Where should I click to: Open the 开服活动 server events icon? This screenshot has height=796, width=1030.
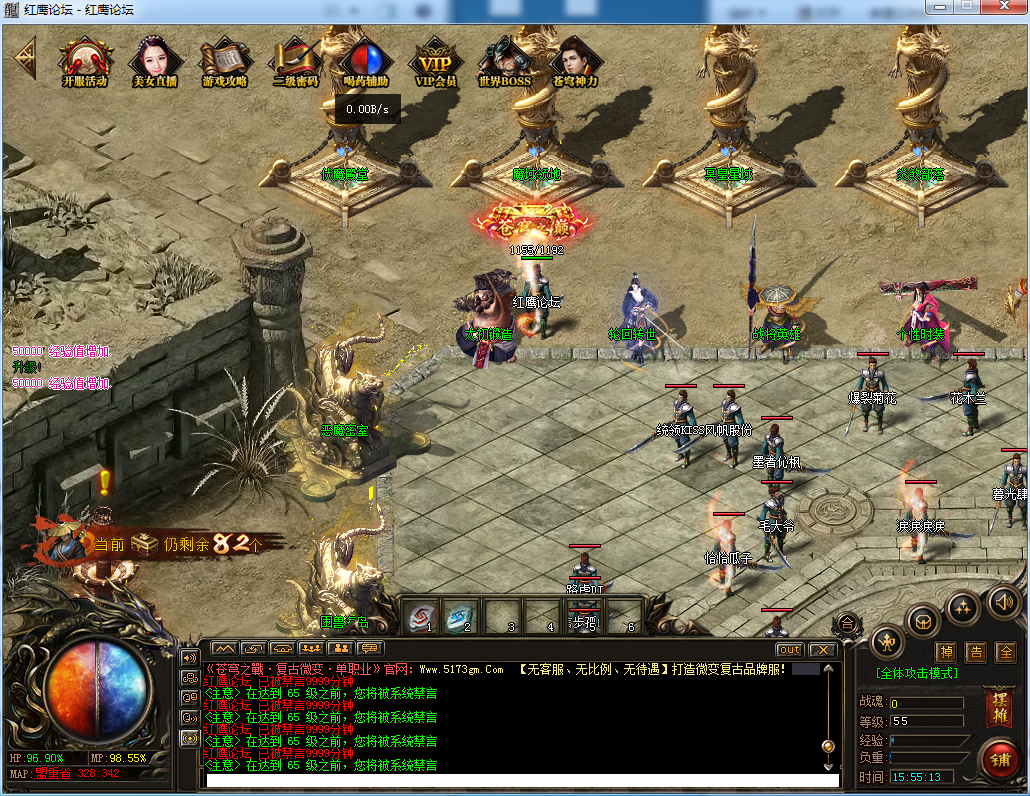(x=84, y=62)
